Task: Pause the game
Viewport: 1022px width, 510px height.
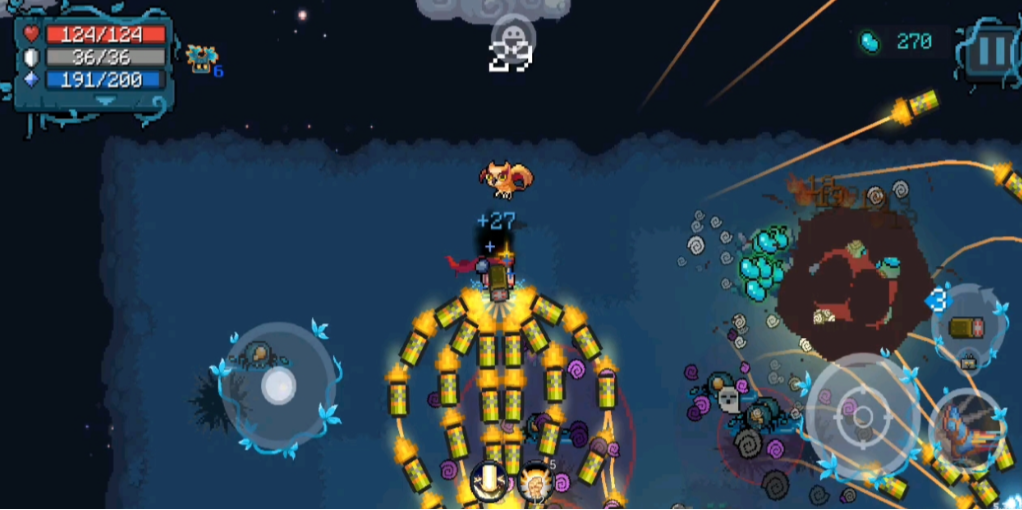Action: (991, 49)
